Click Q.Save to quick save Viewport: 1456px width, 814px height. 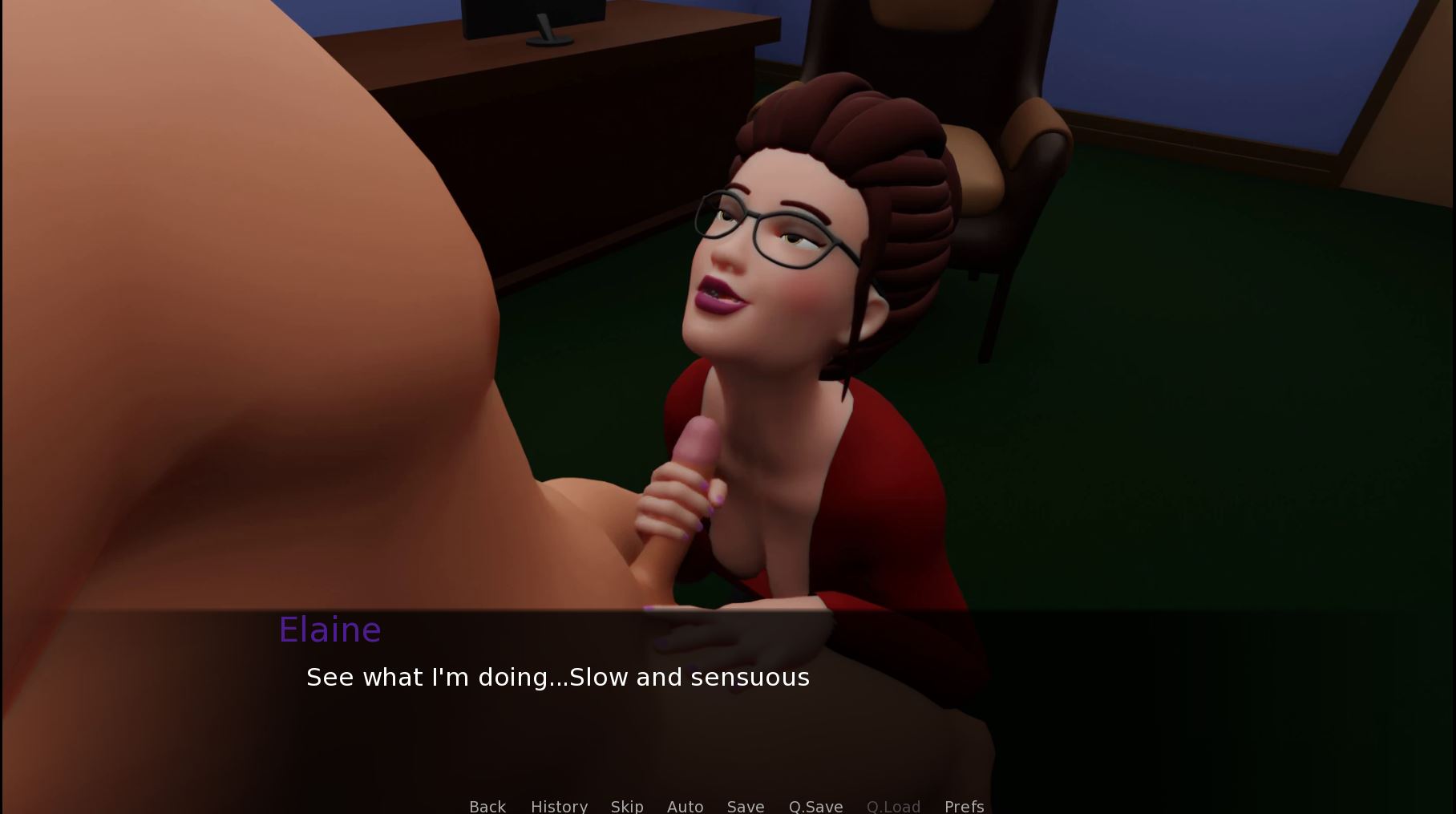815,805
